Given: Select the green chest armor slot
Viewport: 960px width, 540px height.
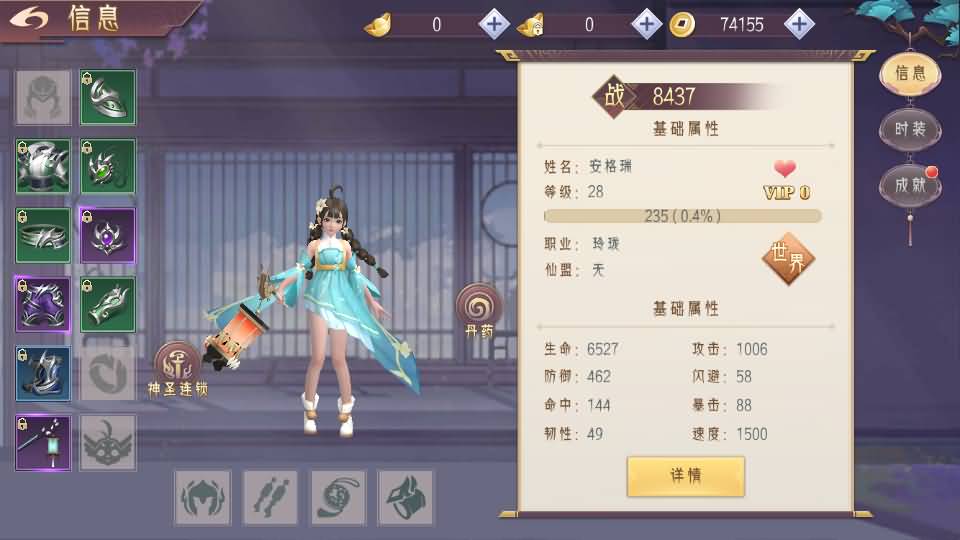Looking at the screenshot, I should [43, 166].
